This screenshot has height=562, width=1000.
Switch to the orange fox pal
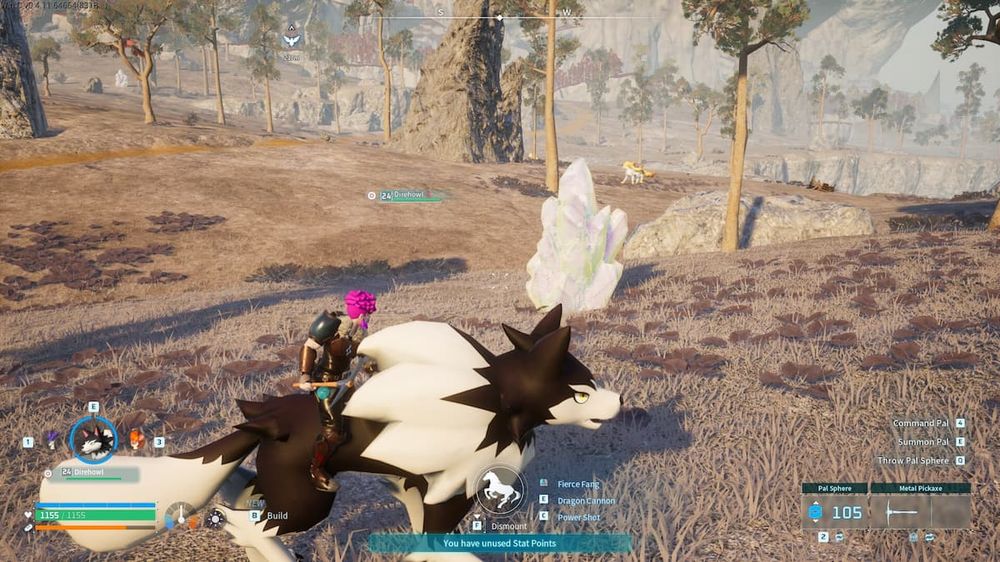[x=136, y=439]
